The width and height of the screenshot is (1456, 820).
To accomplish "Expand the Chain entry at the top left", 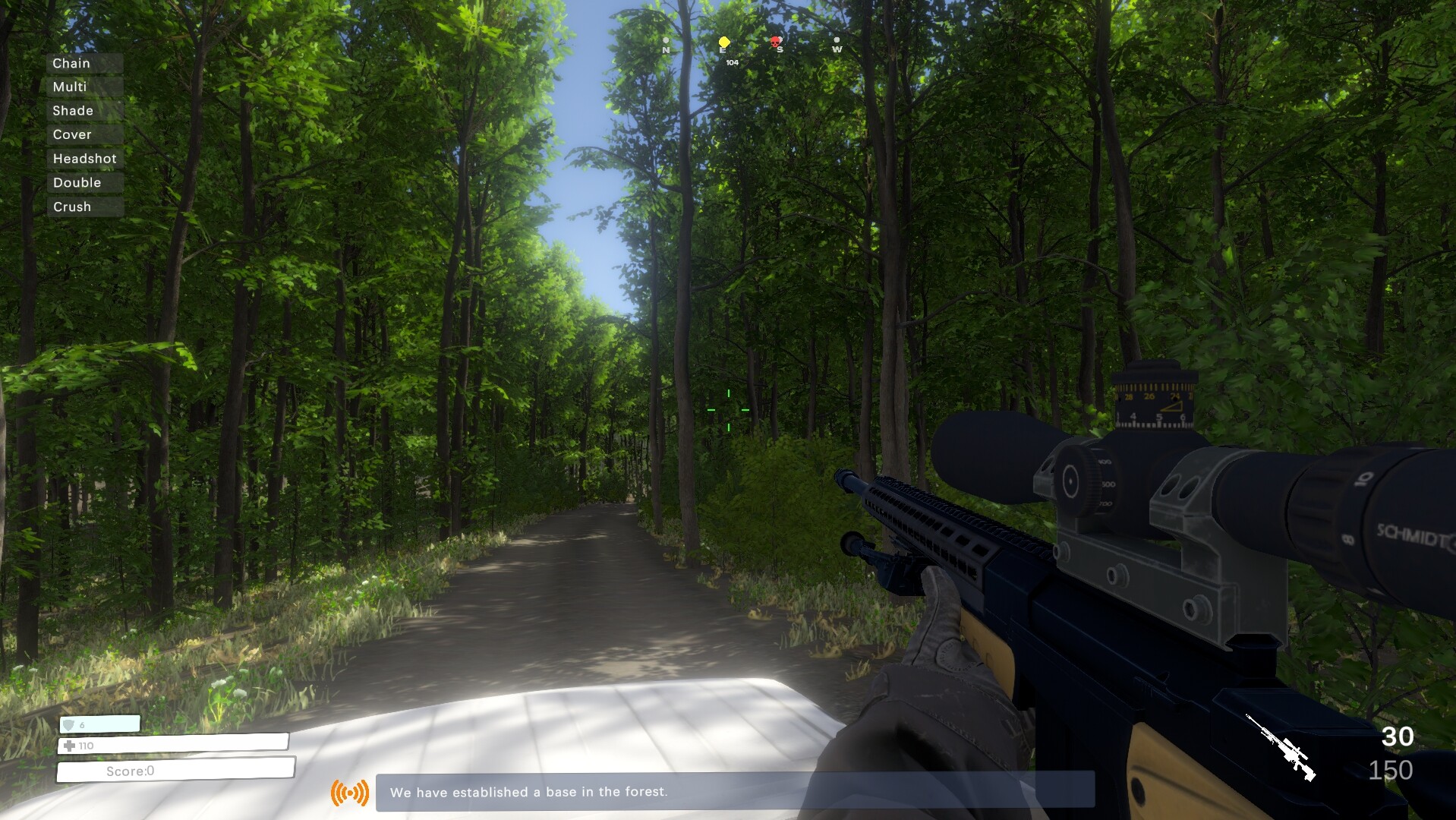I will pyautogui.click(x=71, y=63).
